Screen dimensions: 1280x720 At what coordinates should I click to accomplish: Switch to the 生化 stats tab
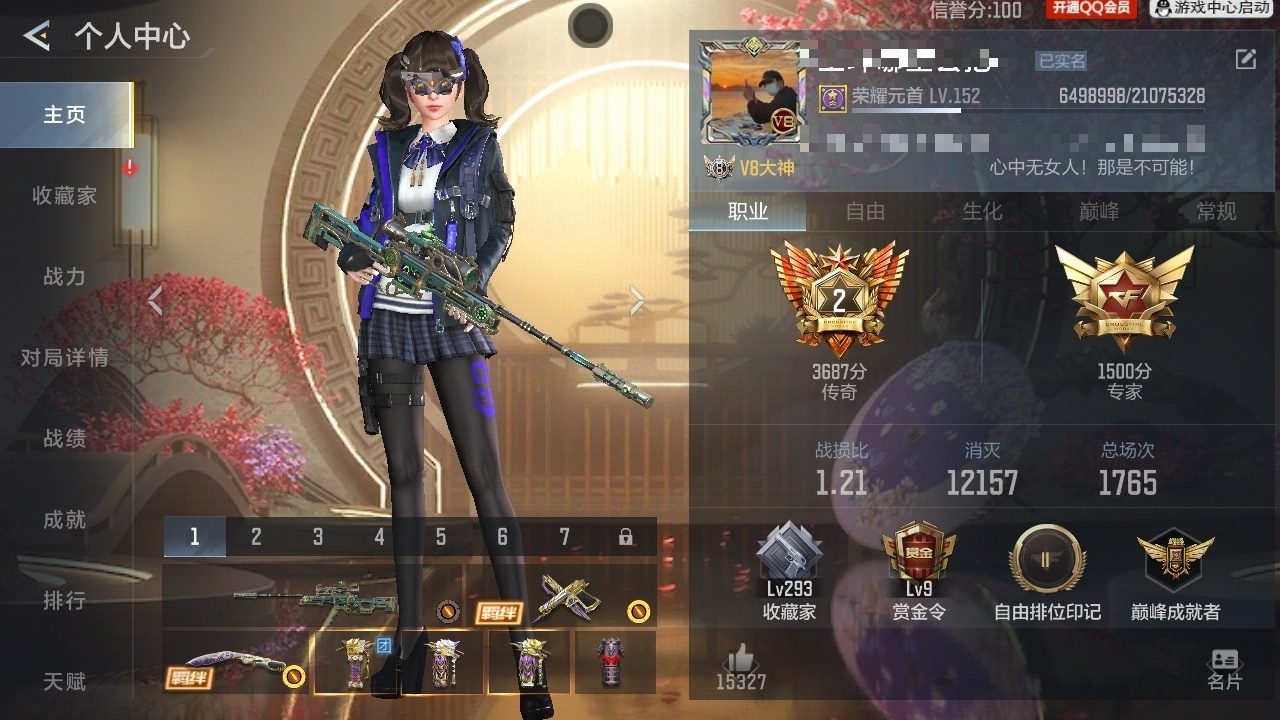point(982,212)
